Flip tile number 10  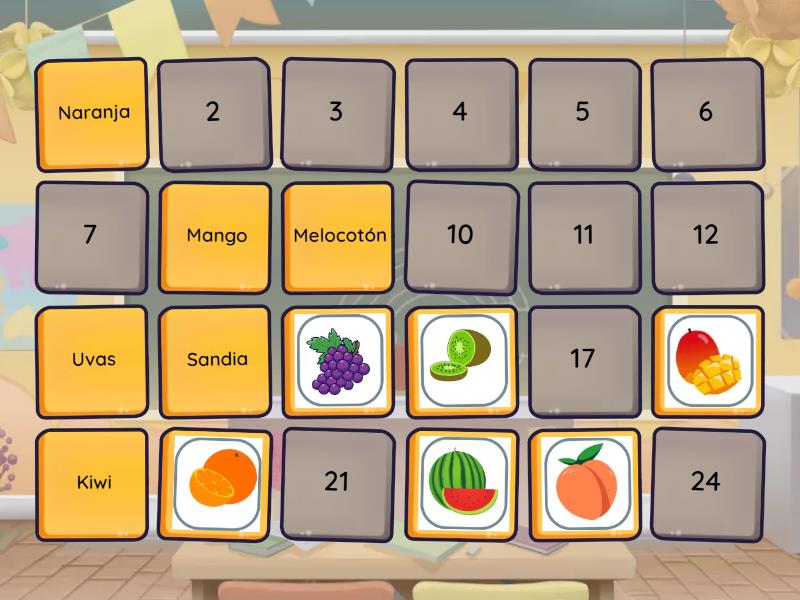click(460, 236)
